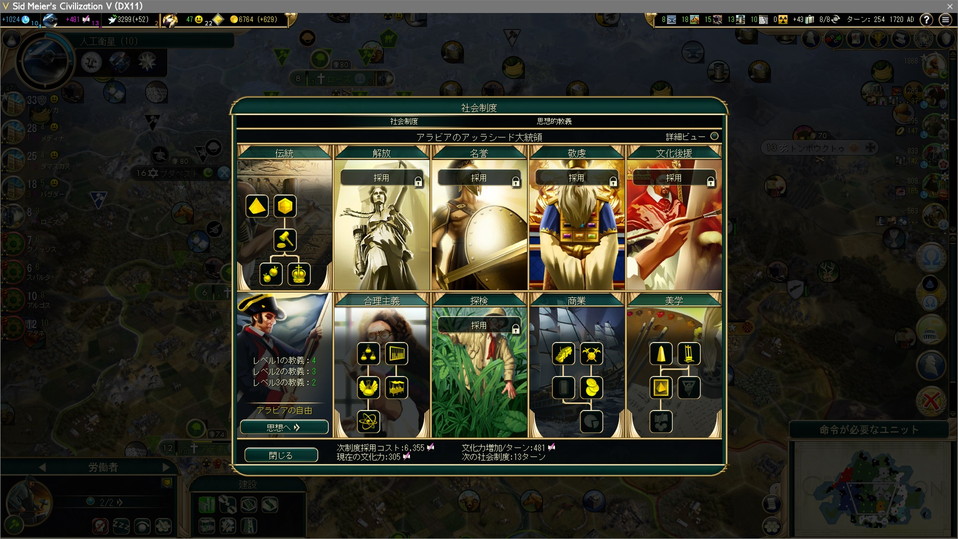Select the gavel policy in the 伝統 tree
This screenshot has width=958, height=539.
coord(284,239)
